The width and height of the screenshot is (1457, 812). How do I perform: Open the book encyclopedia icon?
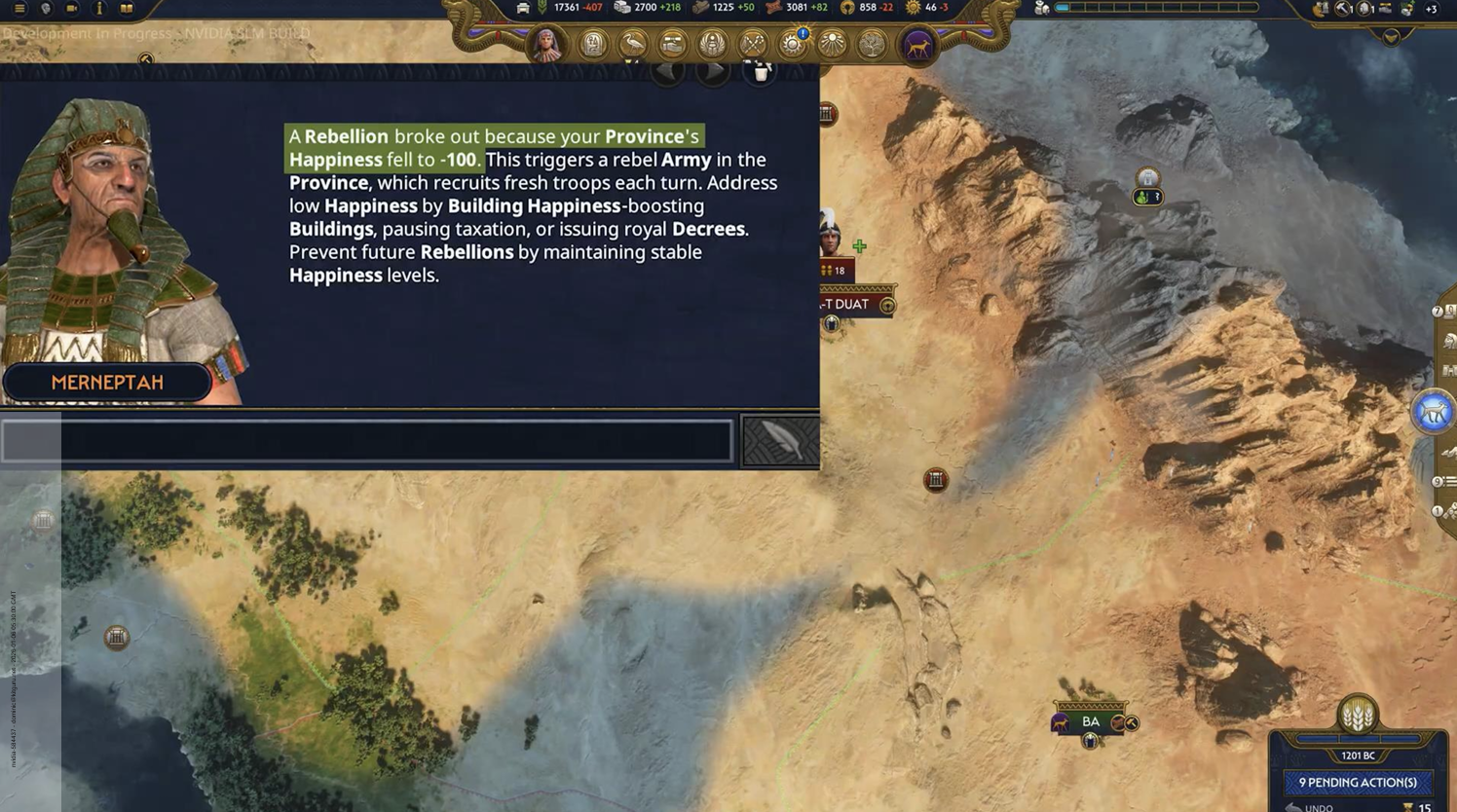pyautogui.click(x=127, y=9)
